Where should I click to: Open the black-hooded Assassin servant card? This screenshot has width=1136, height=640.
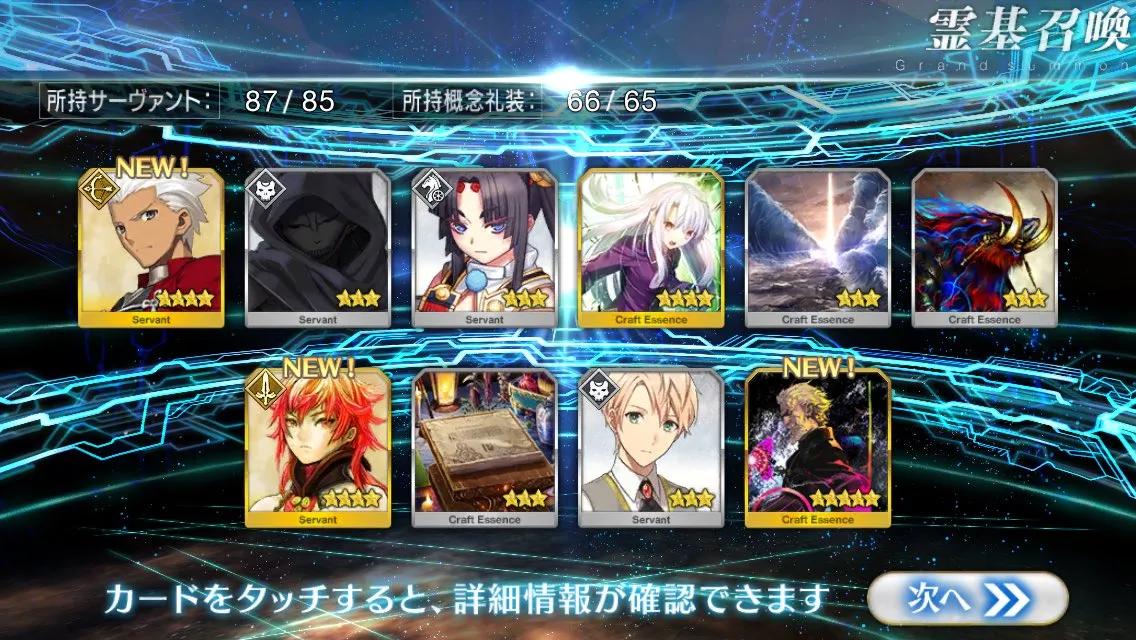point(318,248)
